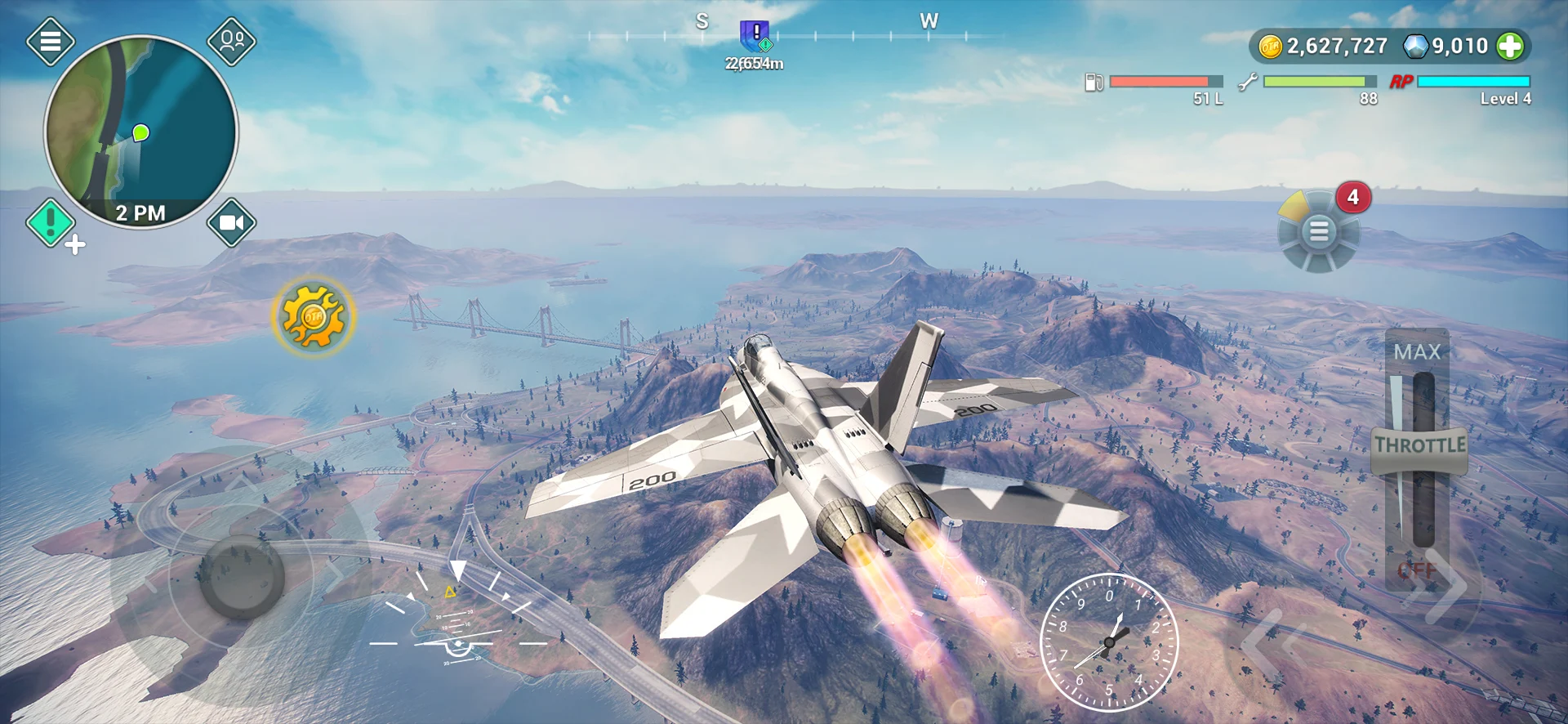Open the multiplayer players icon
The image size is (1568, 724).
click(232, 41)
